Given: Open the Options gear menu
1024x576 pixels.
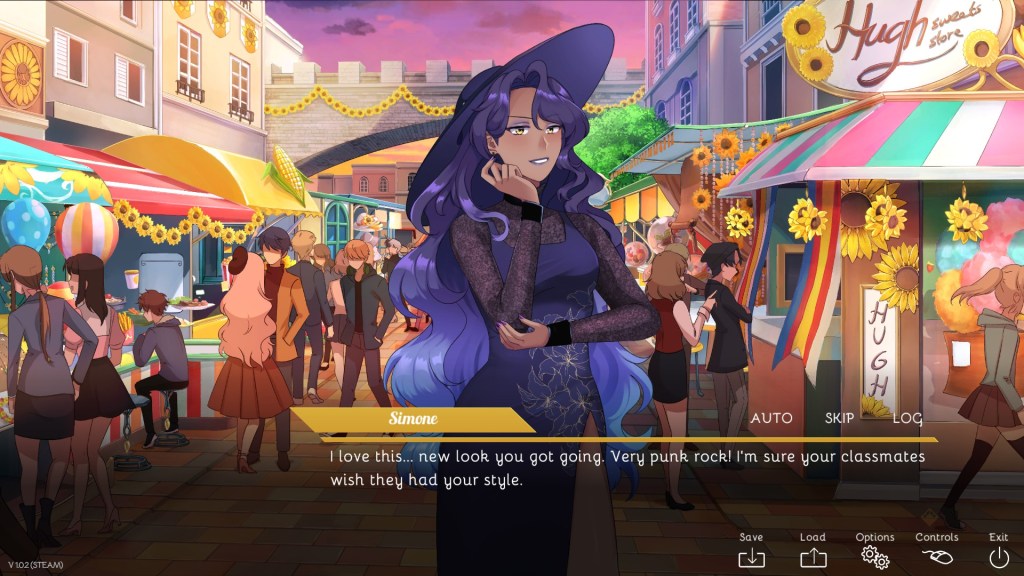Looking at the screenshot, I should [875, 557].
